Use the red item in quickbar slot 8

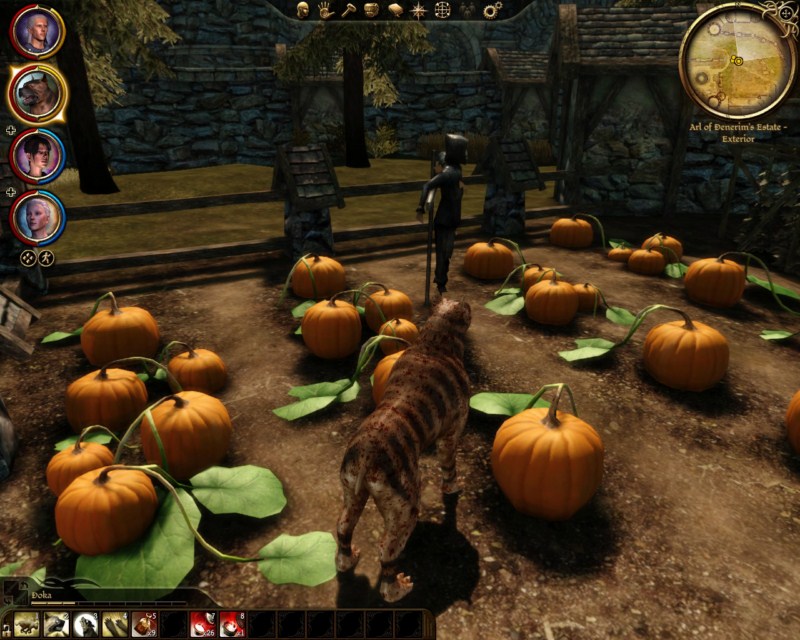[x=233, y=625]
